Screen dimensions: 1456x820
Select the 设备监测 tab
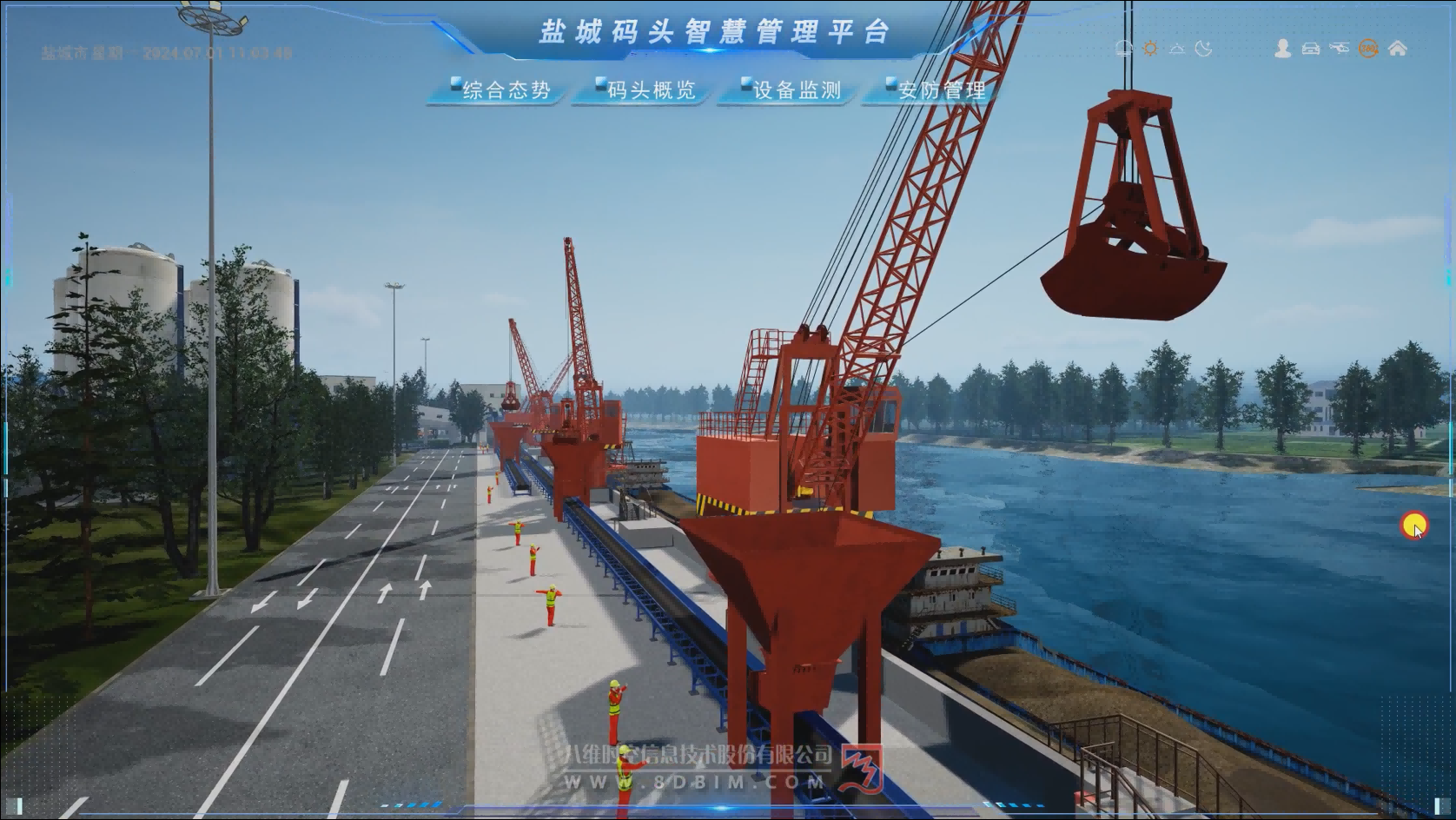click(x=791, y=90)
